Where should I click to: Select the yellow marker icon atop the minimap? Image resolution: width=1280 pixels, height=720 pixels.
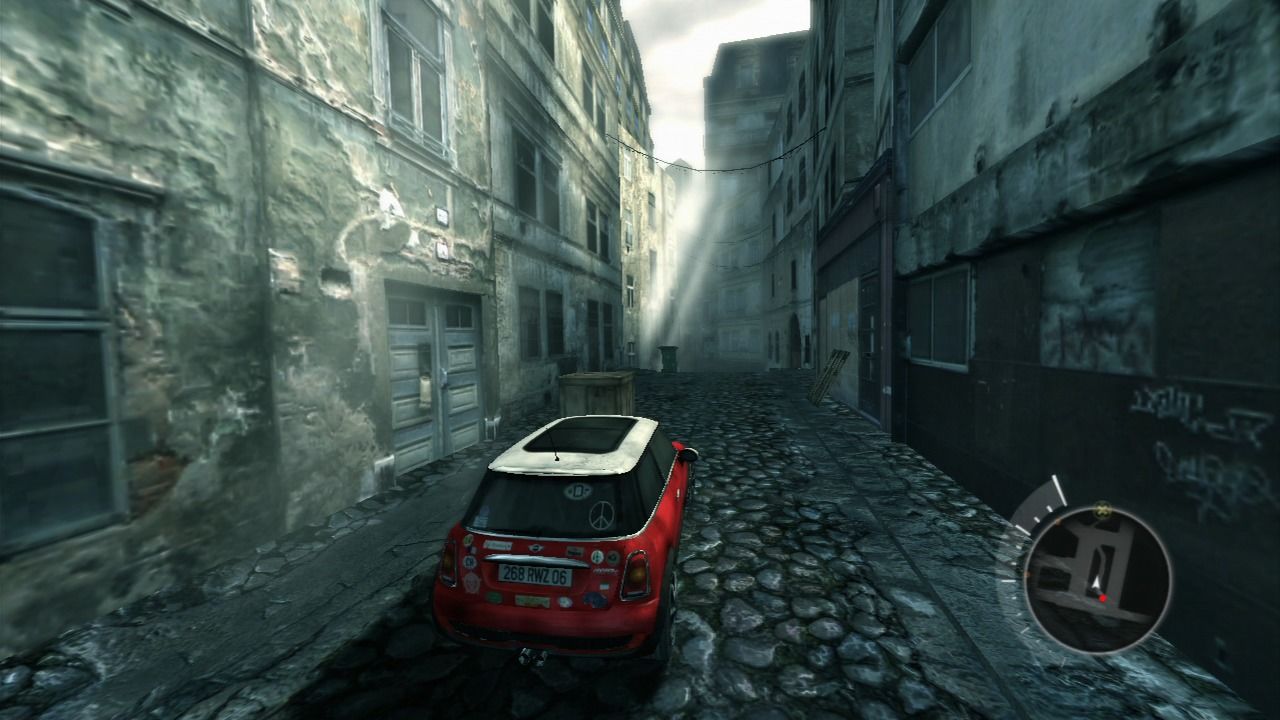[1103, 510]
